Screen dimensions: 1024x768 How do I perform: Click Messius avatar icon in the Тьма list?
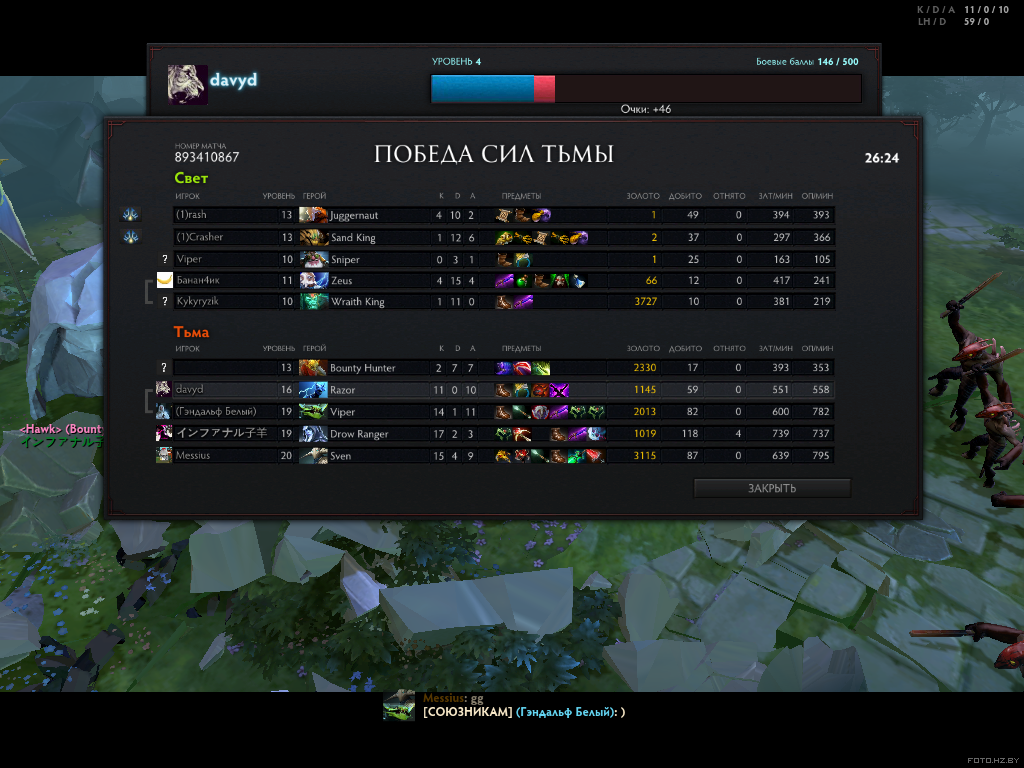tap(163, 456)
